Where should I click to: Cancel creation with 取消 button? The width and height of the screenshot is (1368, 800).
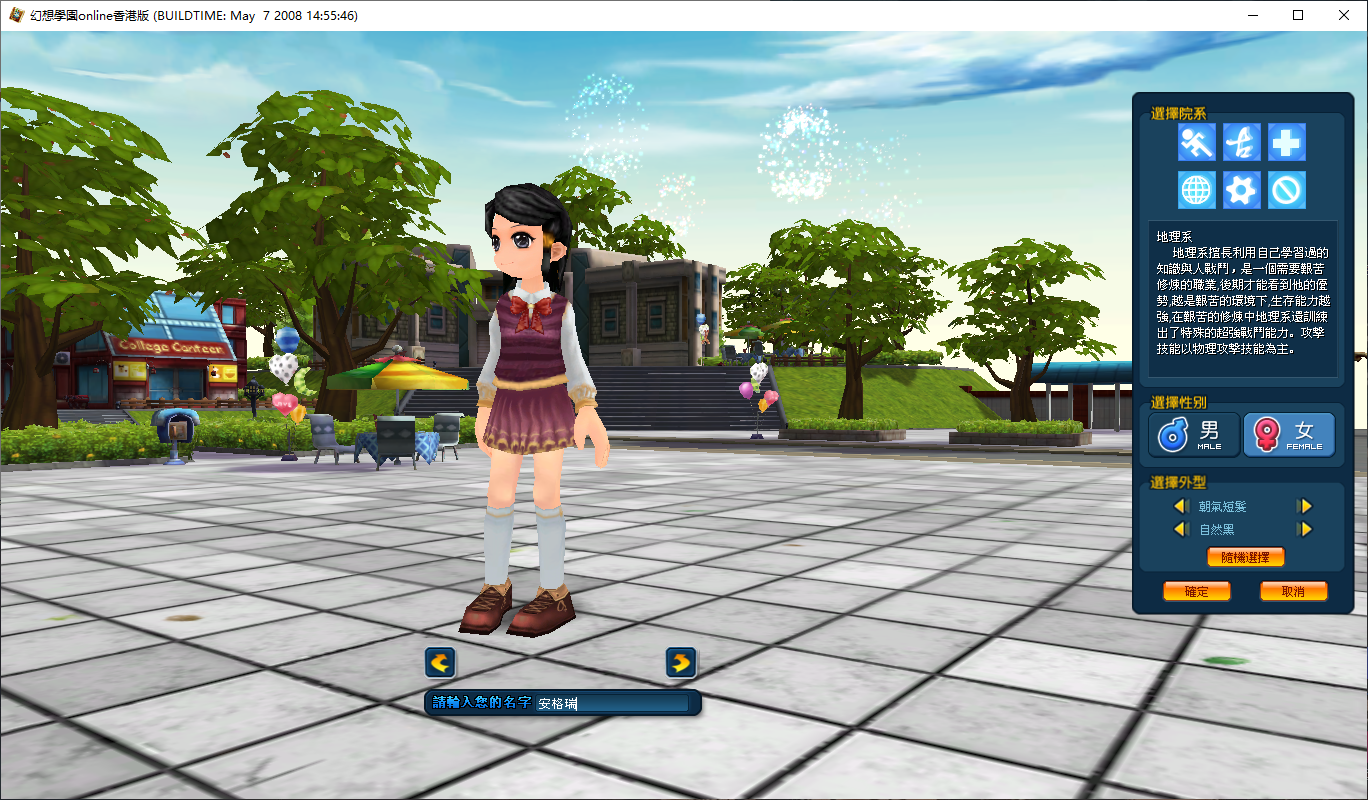(x=1293, y=591)
